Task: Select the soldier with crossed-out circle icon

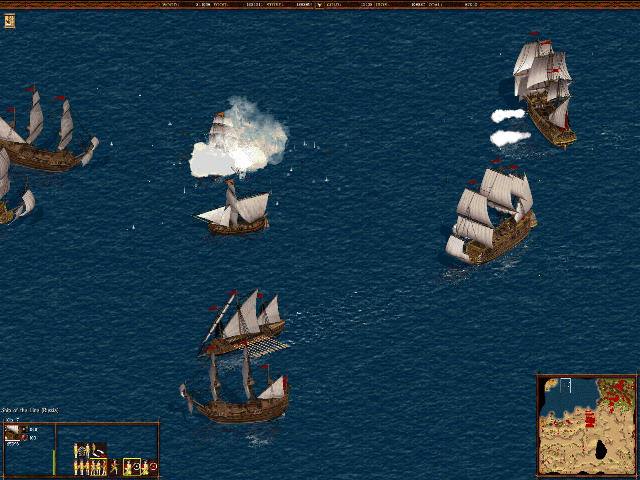Action: pyautogui.click(x=148, y=466)
